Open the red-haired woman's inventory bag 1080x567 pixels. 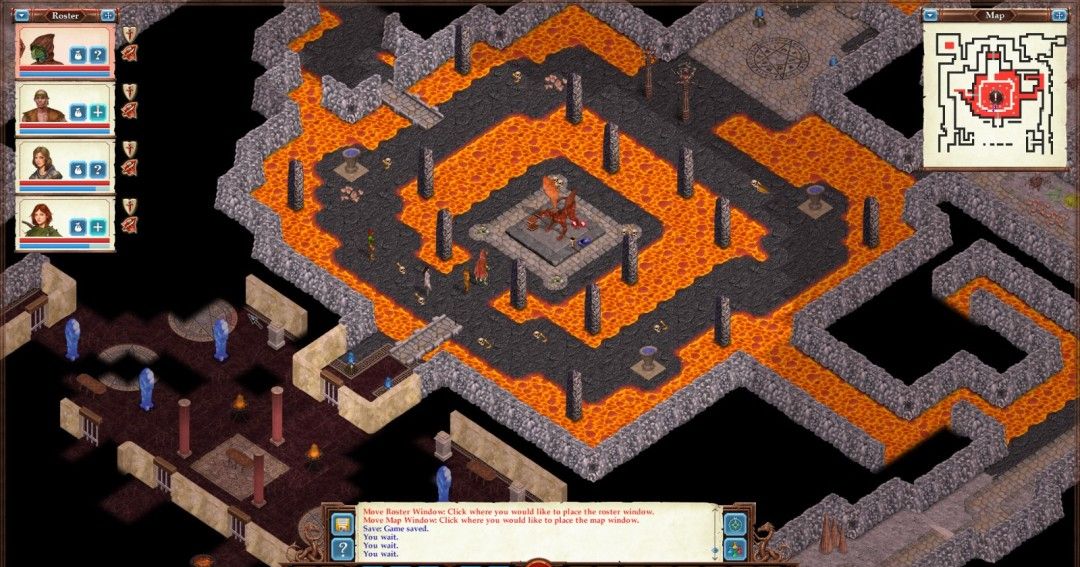(80, 228)
